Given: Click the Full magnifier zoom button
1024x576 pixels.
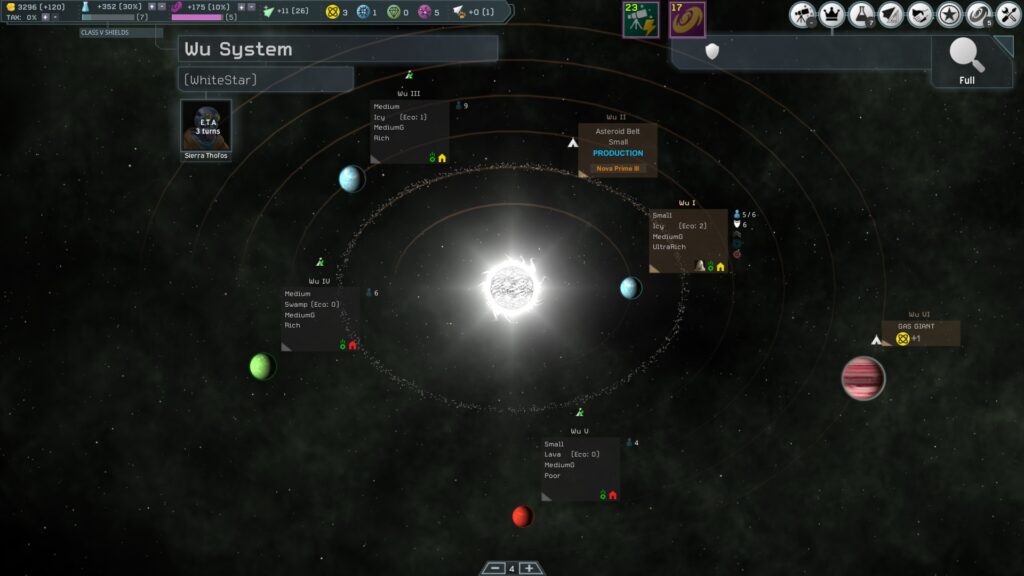Looking at the screenshot, I should (967, 62).
